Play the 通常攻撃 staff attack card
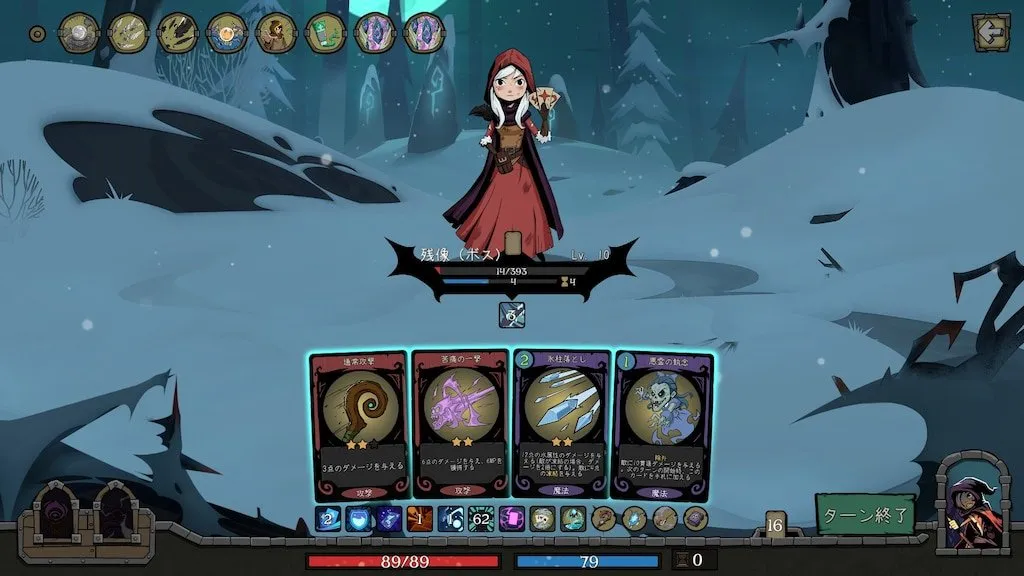The width and height of the screenshot is (1024, 576). (x=359, y=424)
